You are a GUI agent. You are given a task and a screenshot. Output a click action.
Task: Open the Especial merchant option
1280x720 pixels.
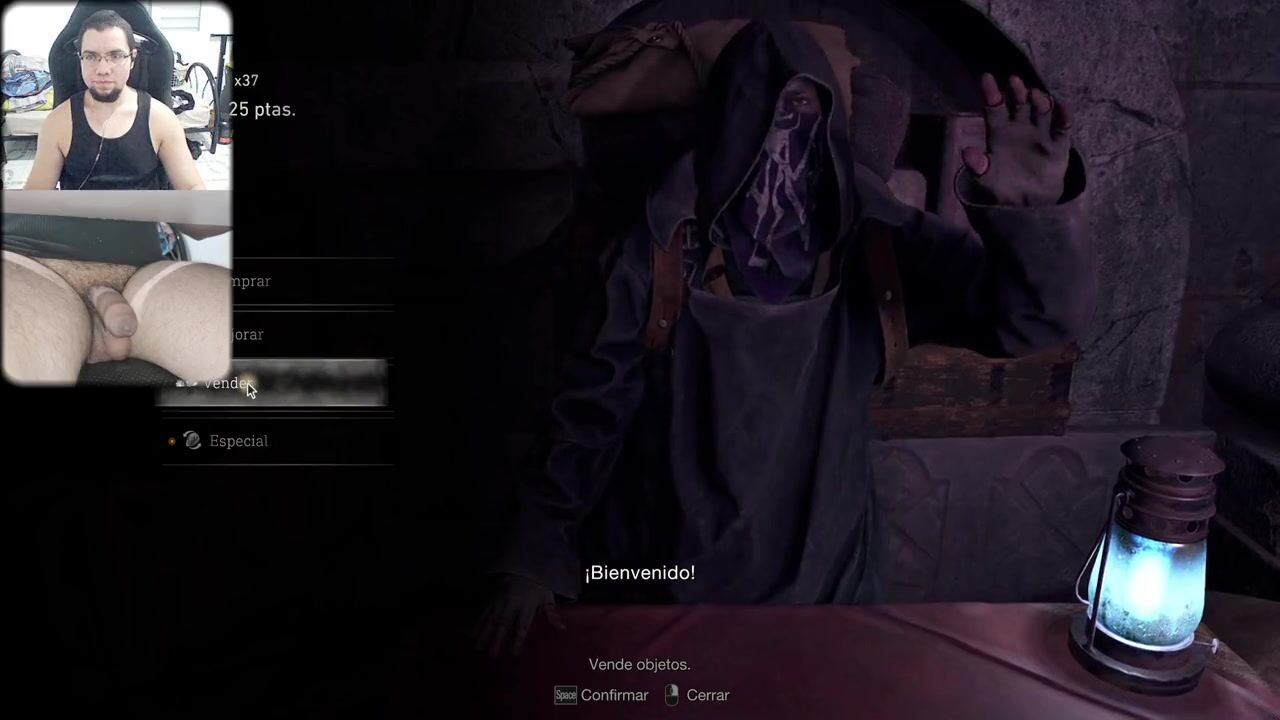coord(238,441)
